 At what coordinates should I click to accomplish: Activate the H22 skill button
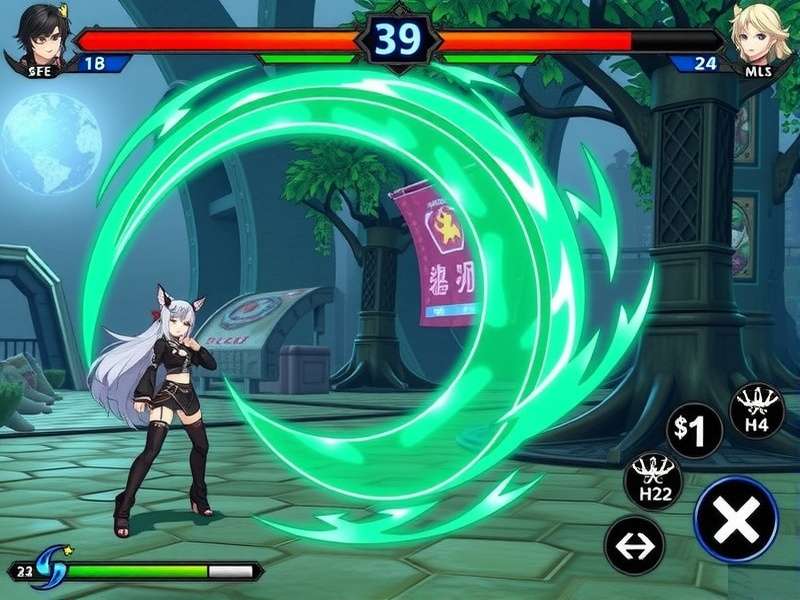click(x=653, y=481)
